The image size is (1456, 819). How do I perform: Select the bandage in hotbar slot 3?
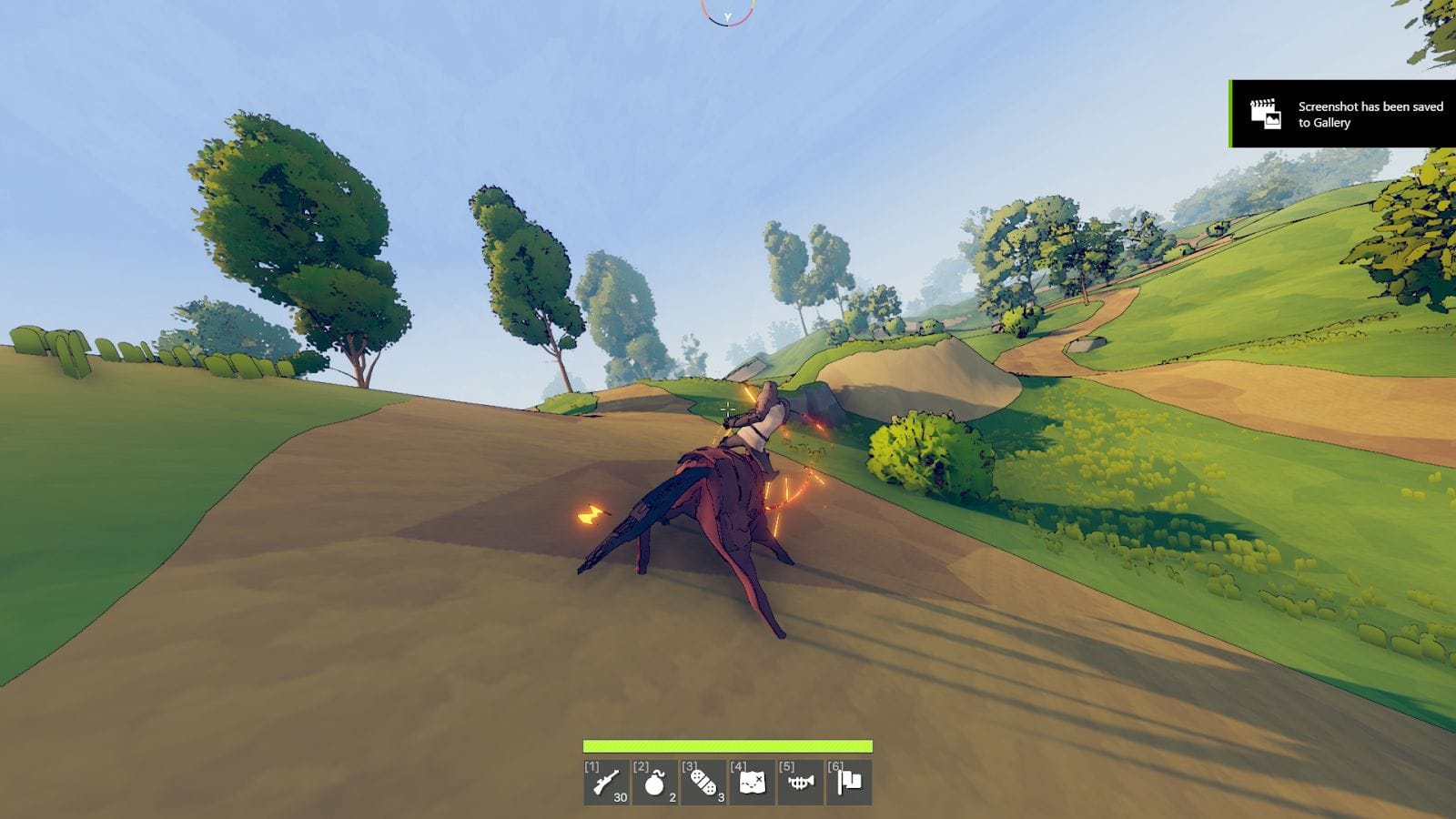[x=705, y=781]
